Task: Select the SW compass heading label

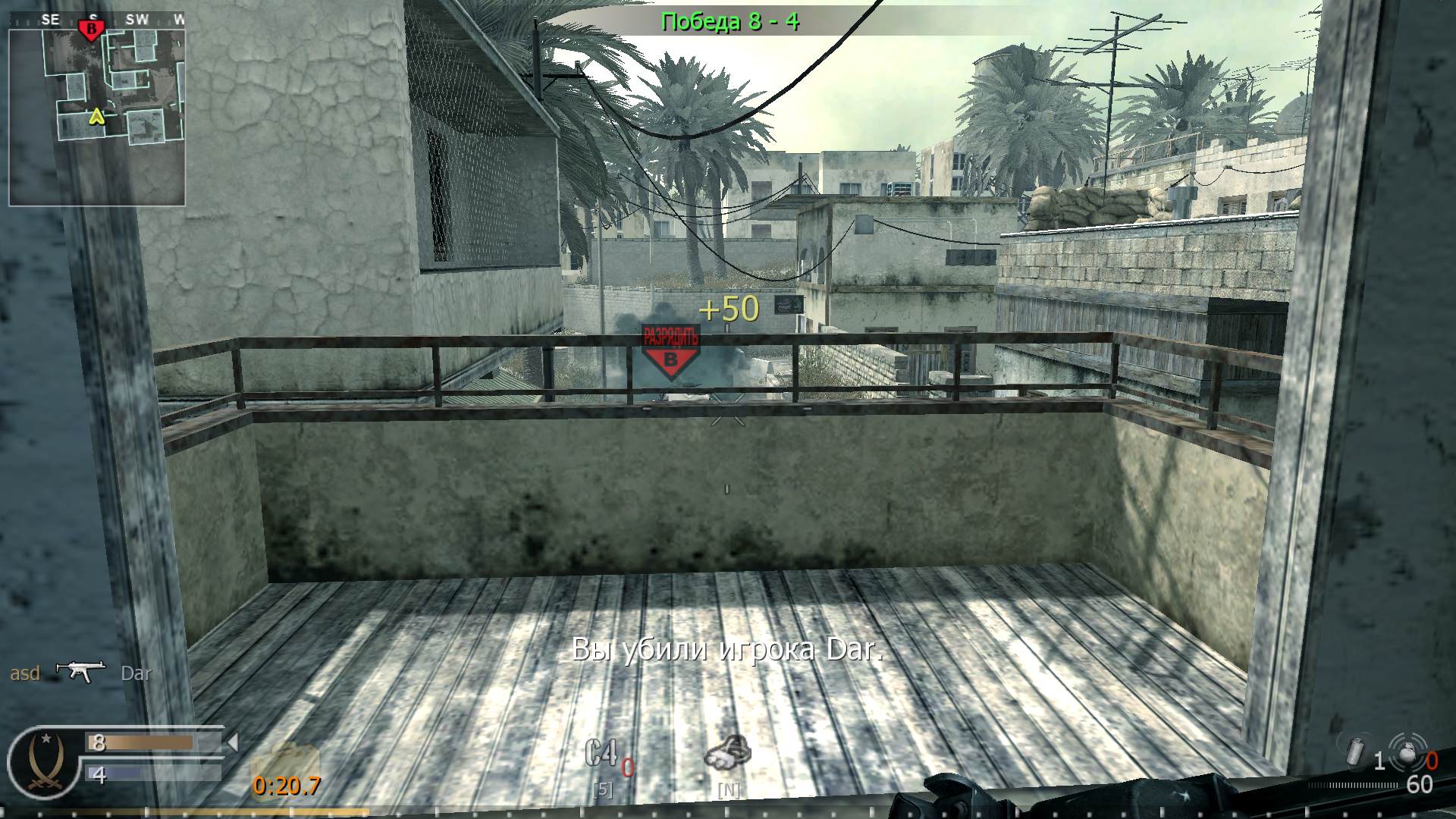Action: (139, 20)
